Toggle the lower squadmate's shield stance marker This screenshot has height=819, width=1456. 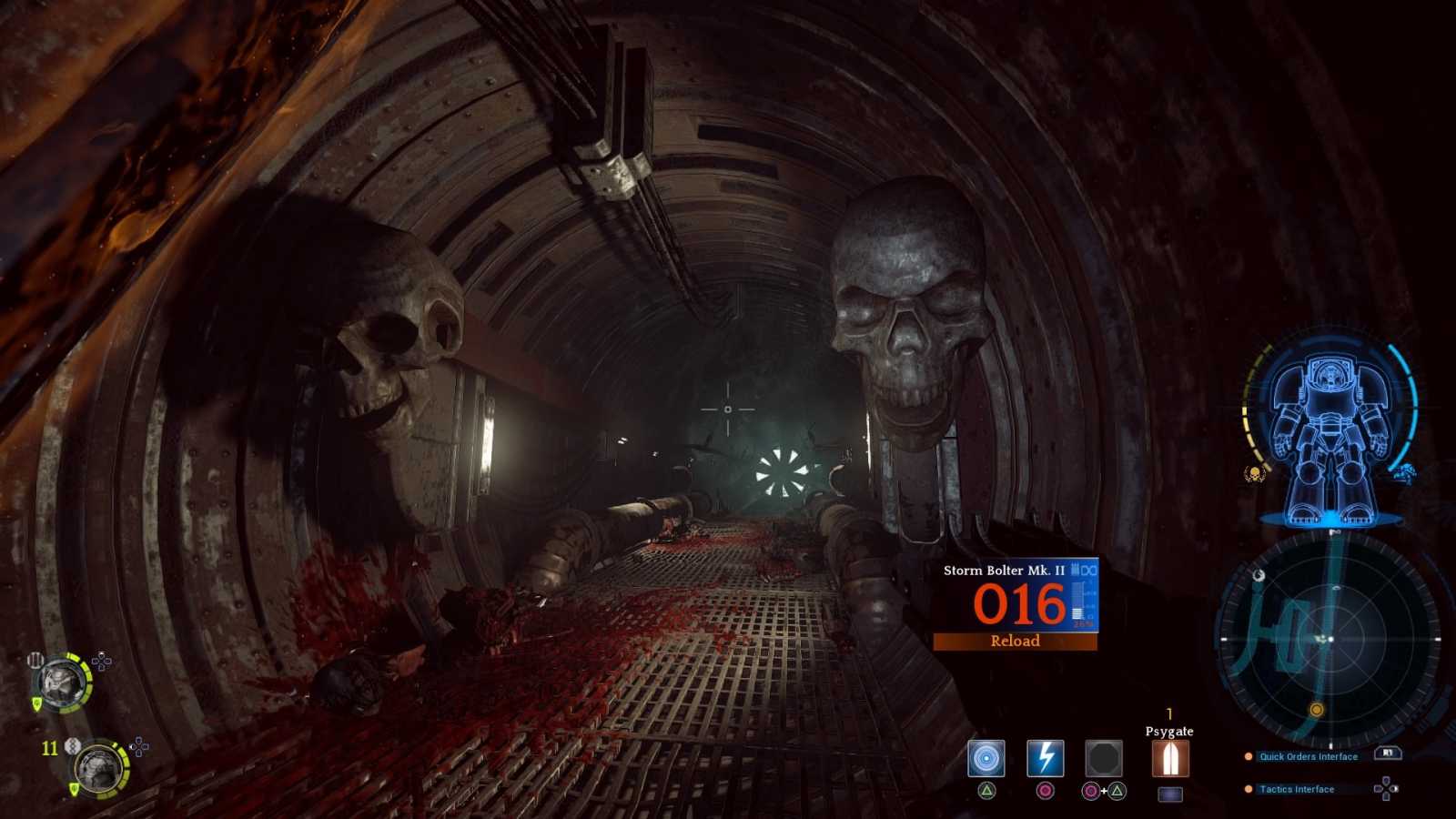click(x=73, y=788)
